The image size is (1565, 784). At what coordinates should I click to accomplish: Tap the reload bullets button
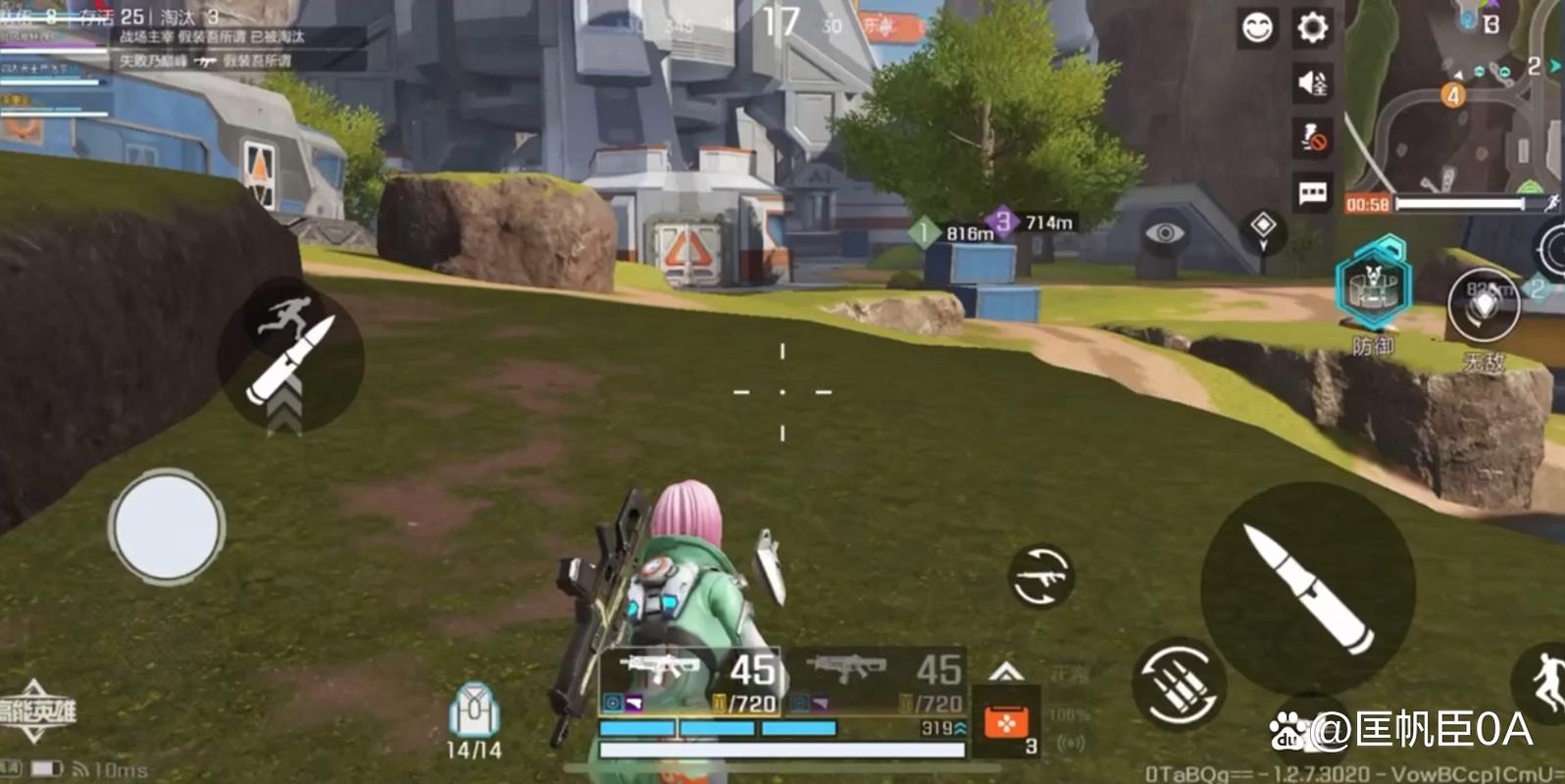tap(1179, 684)
